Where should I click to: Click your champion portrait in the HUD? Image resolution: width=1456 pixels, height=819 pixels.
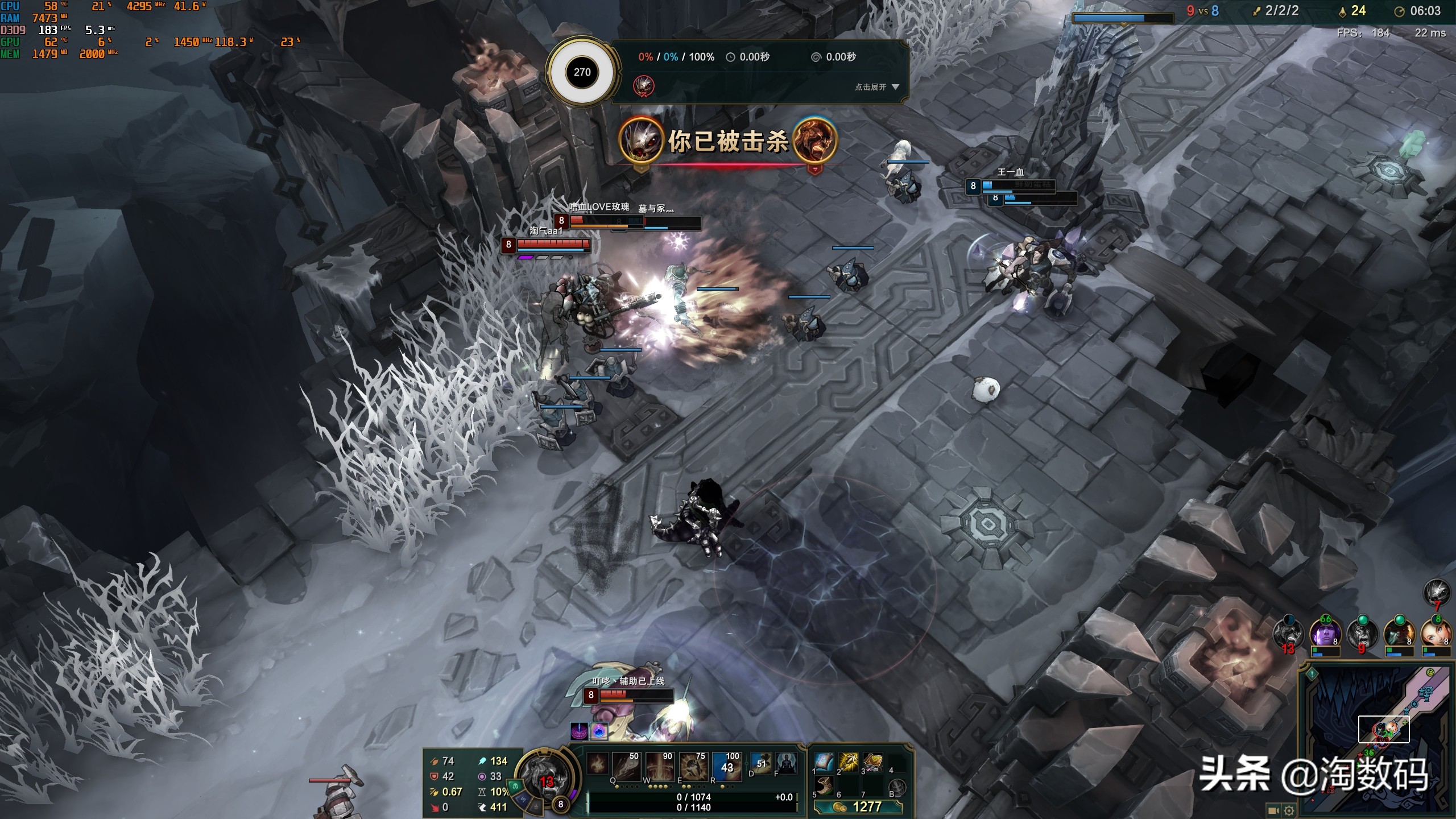545,776
